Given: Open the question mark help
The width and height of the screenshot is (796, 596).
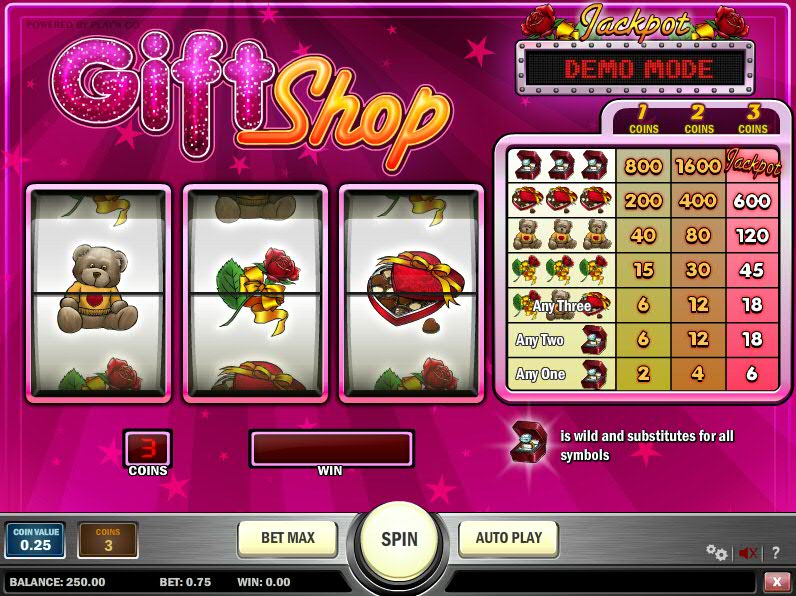Looking at the screenshot, I should [776, 552].
